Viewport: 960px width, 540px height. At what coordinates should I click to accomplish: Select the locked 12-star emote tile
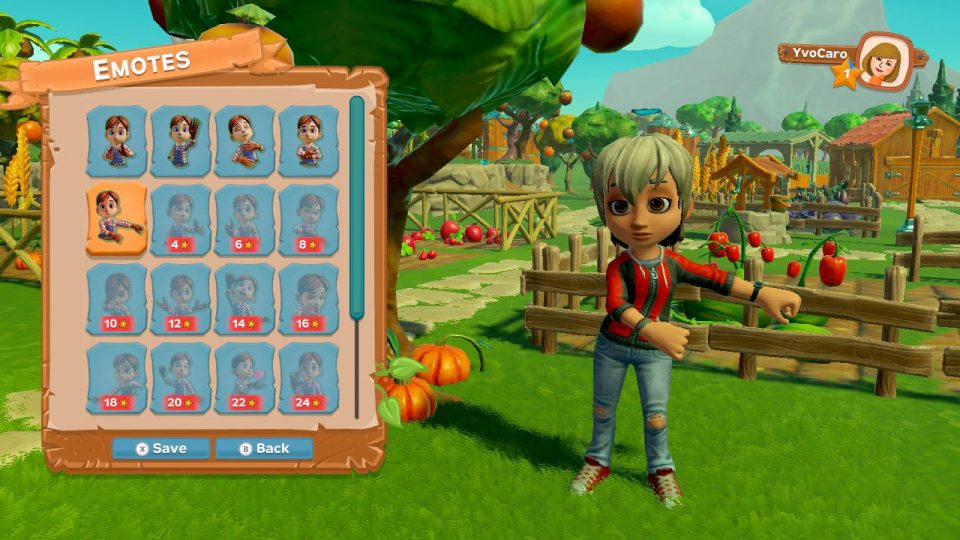click(x=181, y=298)
